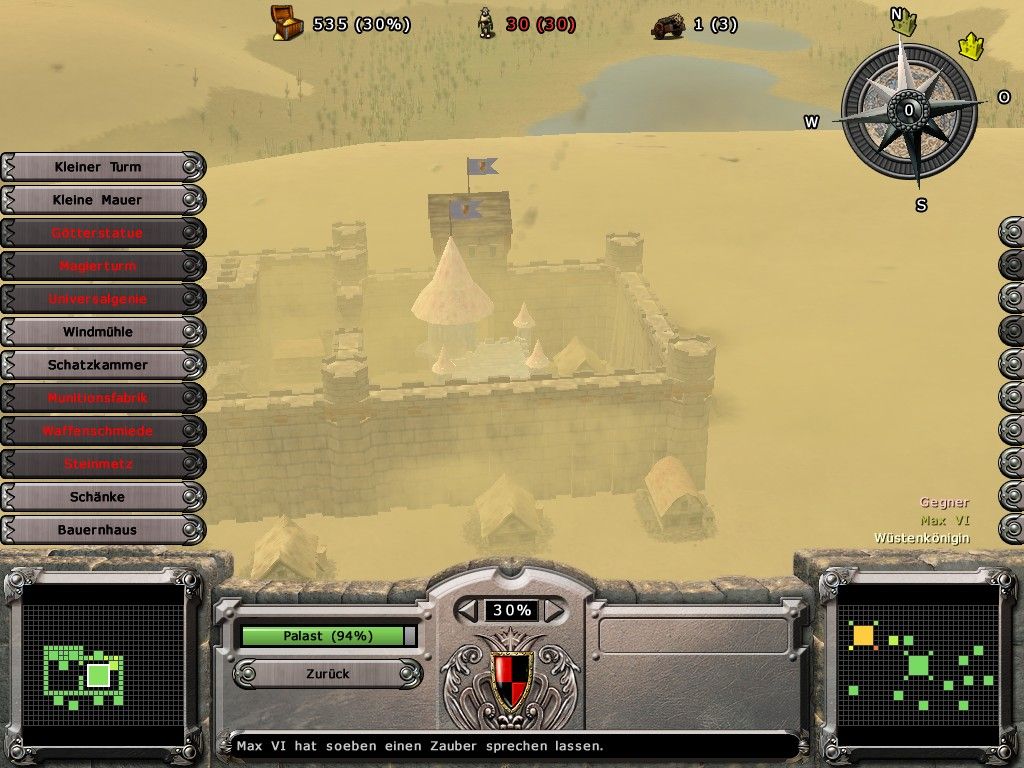Build a Bauernhaus
The width and height of the screenshot is (1024, 768).
click(98, 530)
